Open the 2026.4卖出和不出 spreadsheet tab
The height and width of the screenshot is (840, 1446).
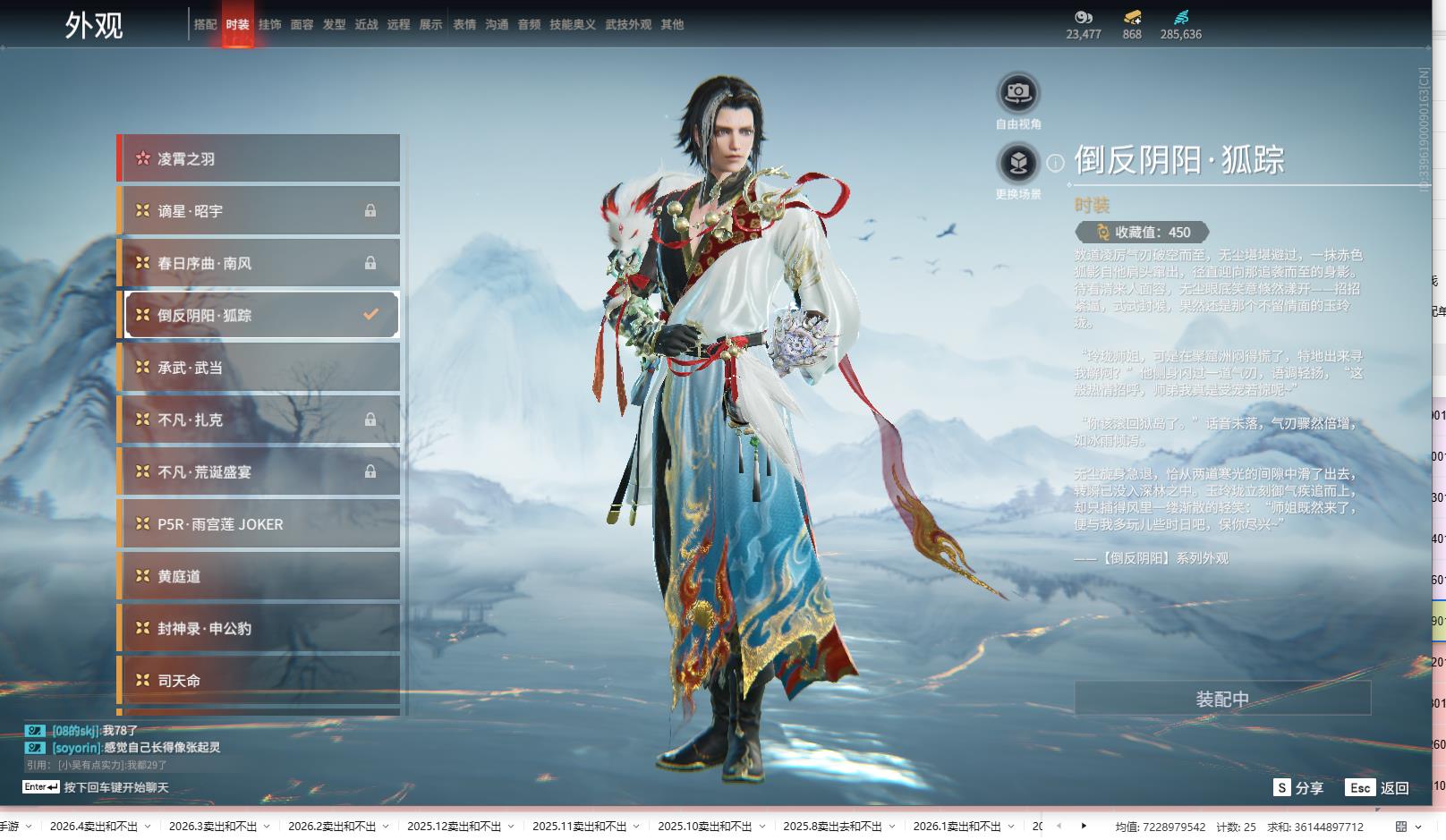click(x=93, y=827)
